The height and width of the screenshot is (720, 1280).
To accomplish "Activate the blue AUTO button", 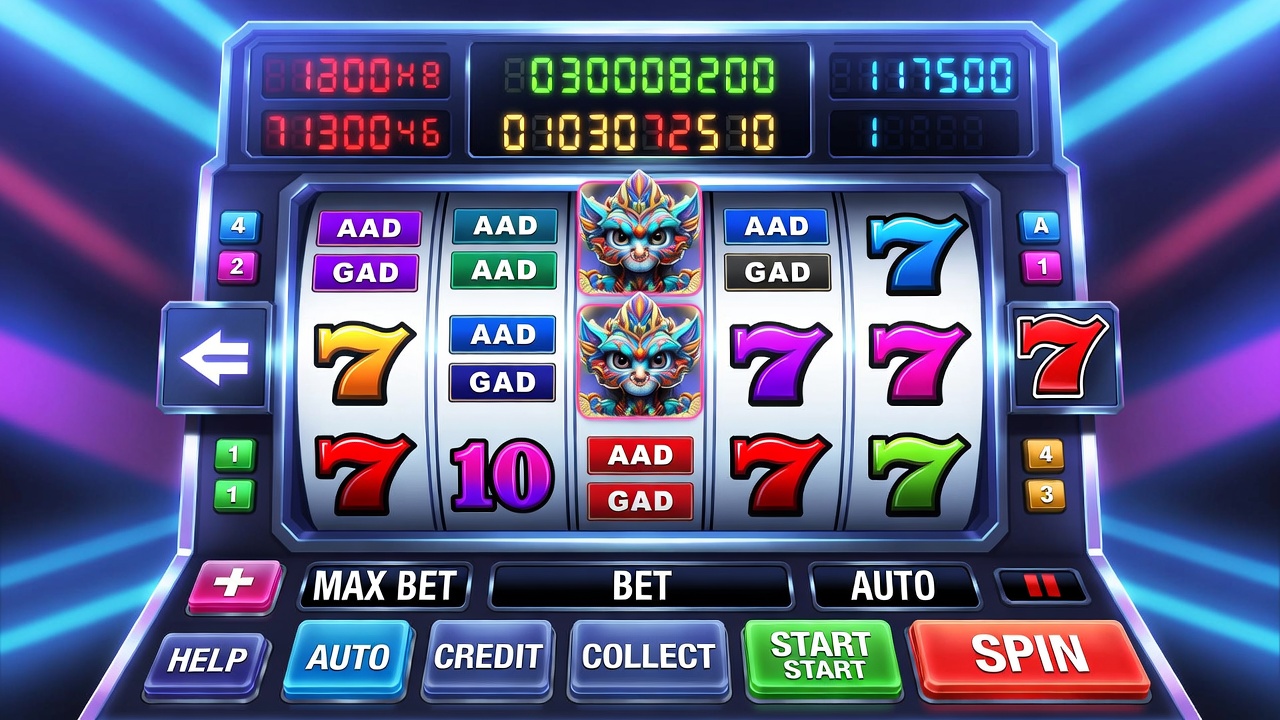I will tap(347, 657).
